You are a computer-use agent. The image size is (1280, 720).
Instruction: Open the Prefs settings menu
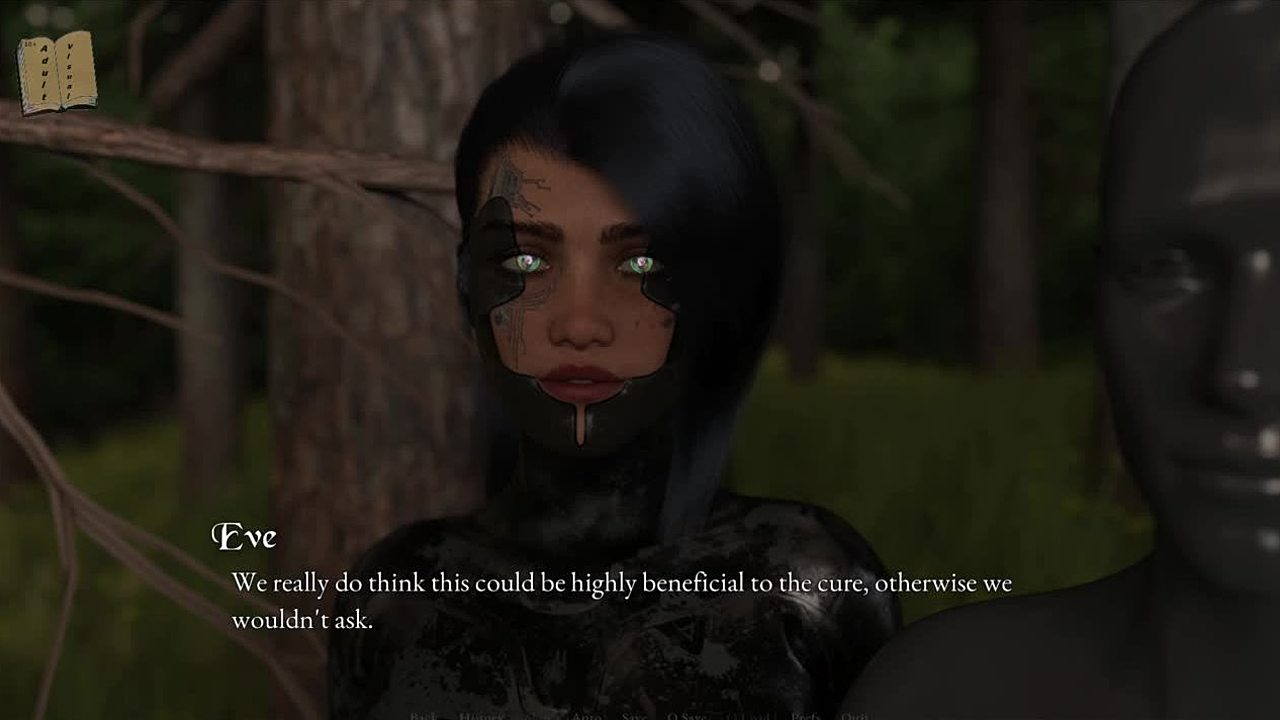click(806, 716)
